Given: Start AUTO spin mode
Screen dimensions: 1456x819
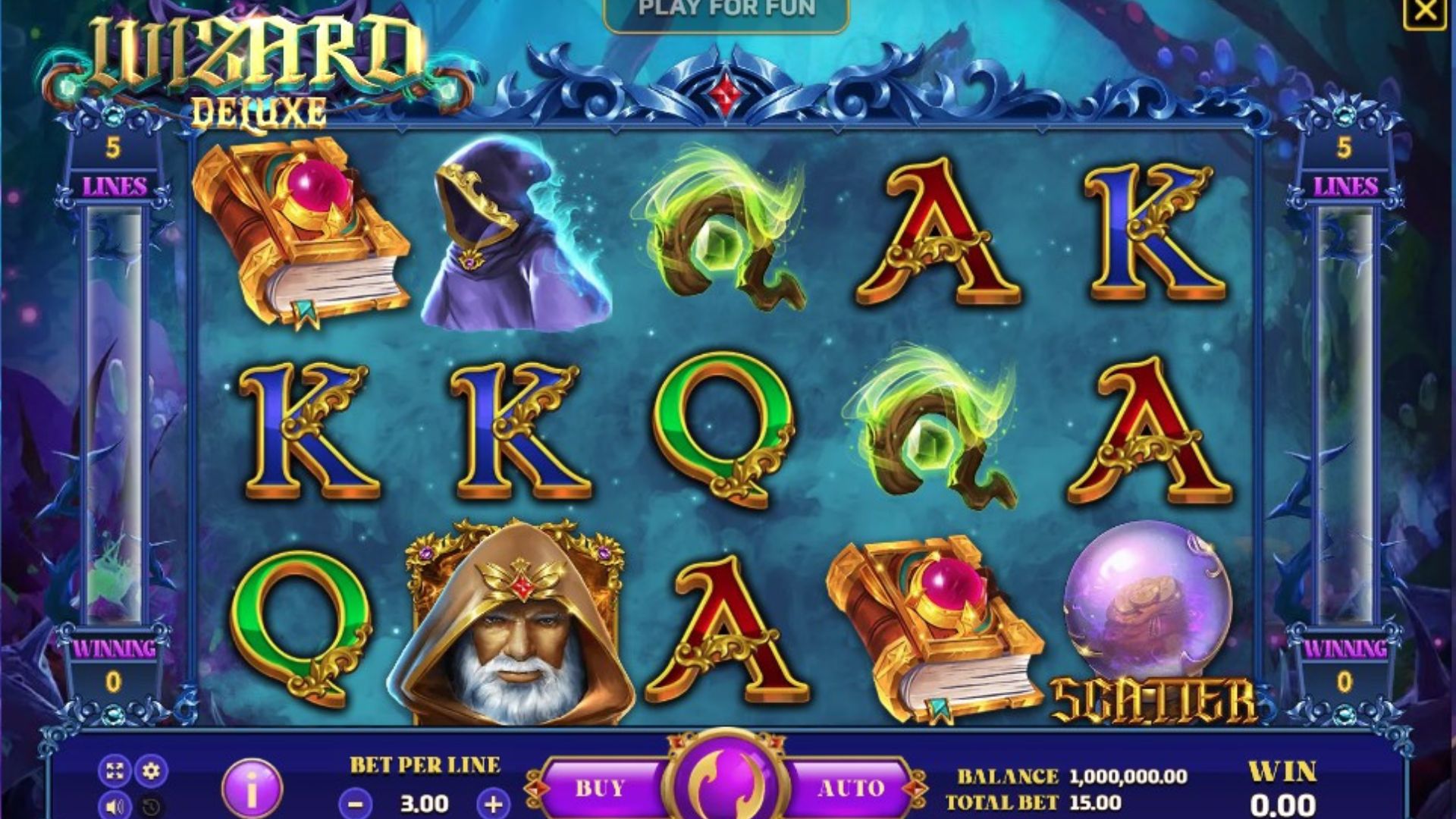Looking at the screenshot, I should (851, 789).
